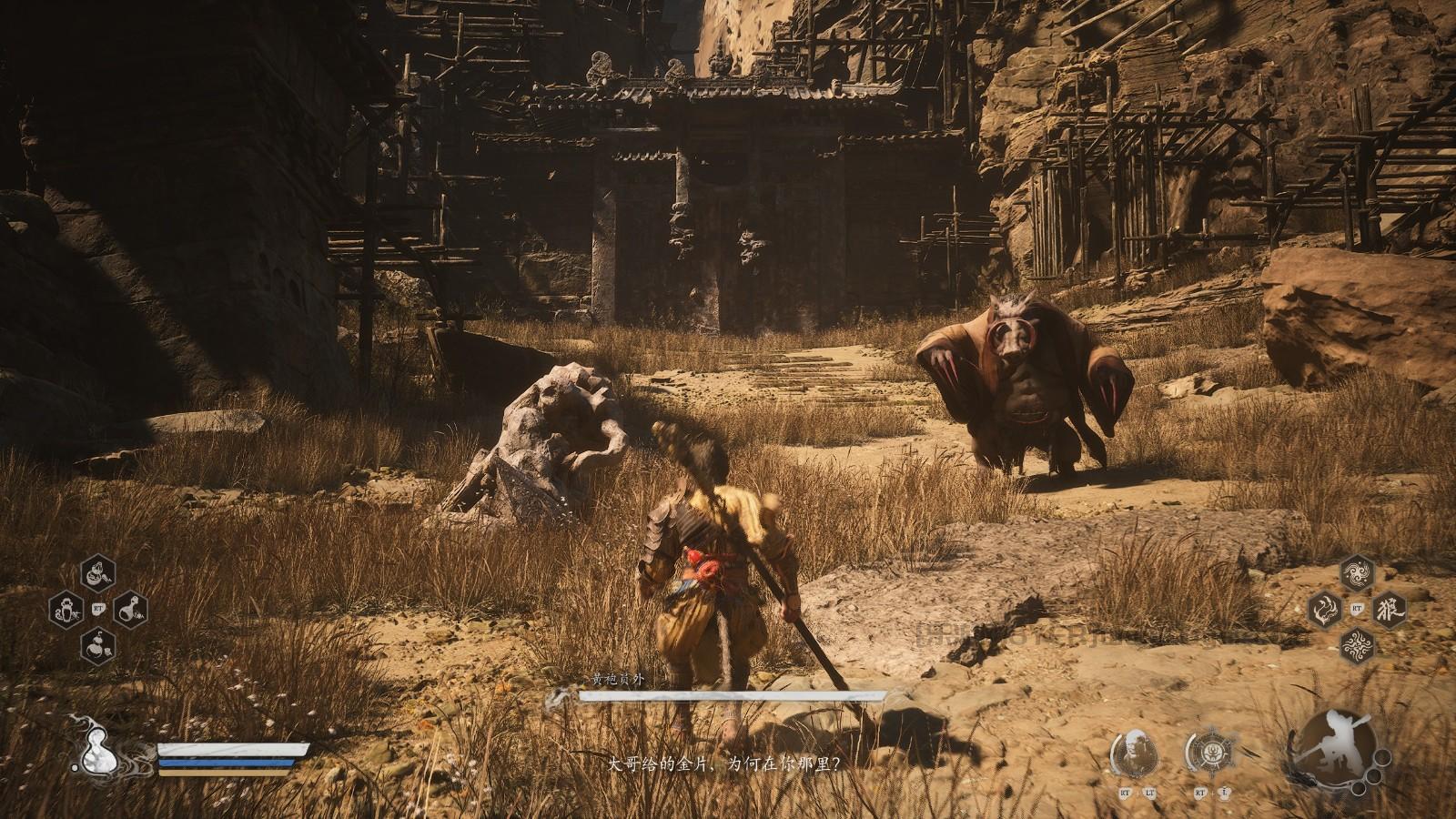
Task: Click the staff stance silhouette icon
Action: [1331, 747]
